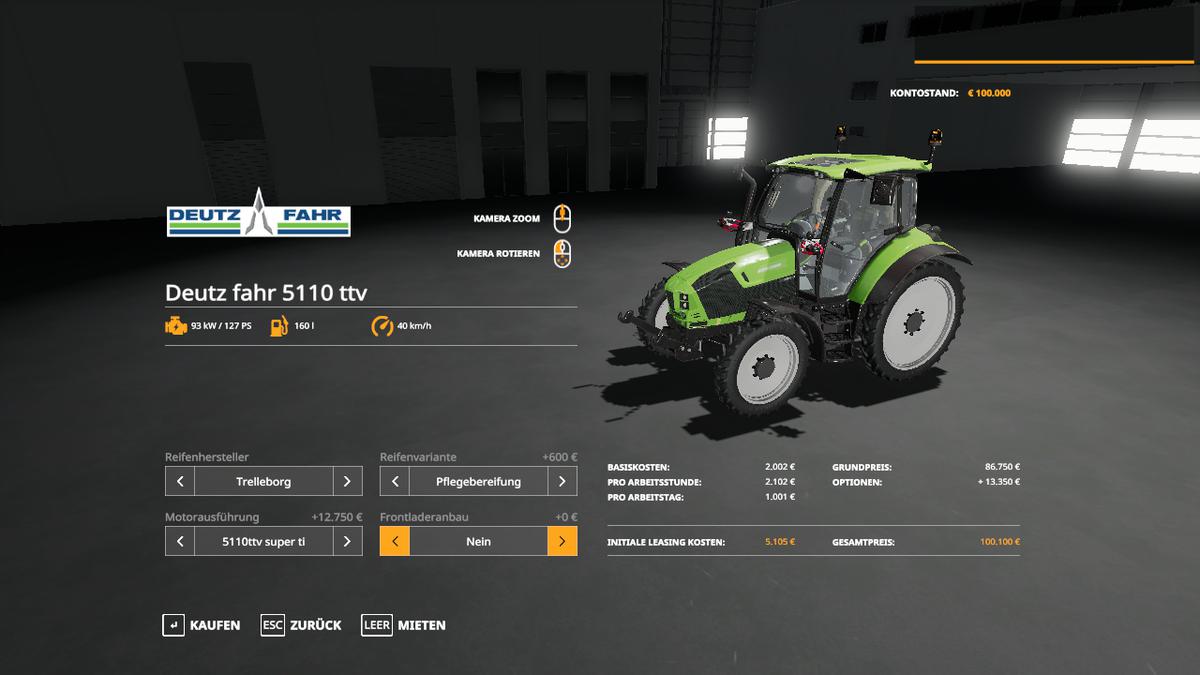Choose next Motorausführung engine variant
The width and height of the screenshot is (1200, 675).
click(347, 541)
